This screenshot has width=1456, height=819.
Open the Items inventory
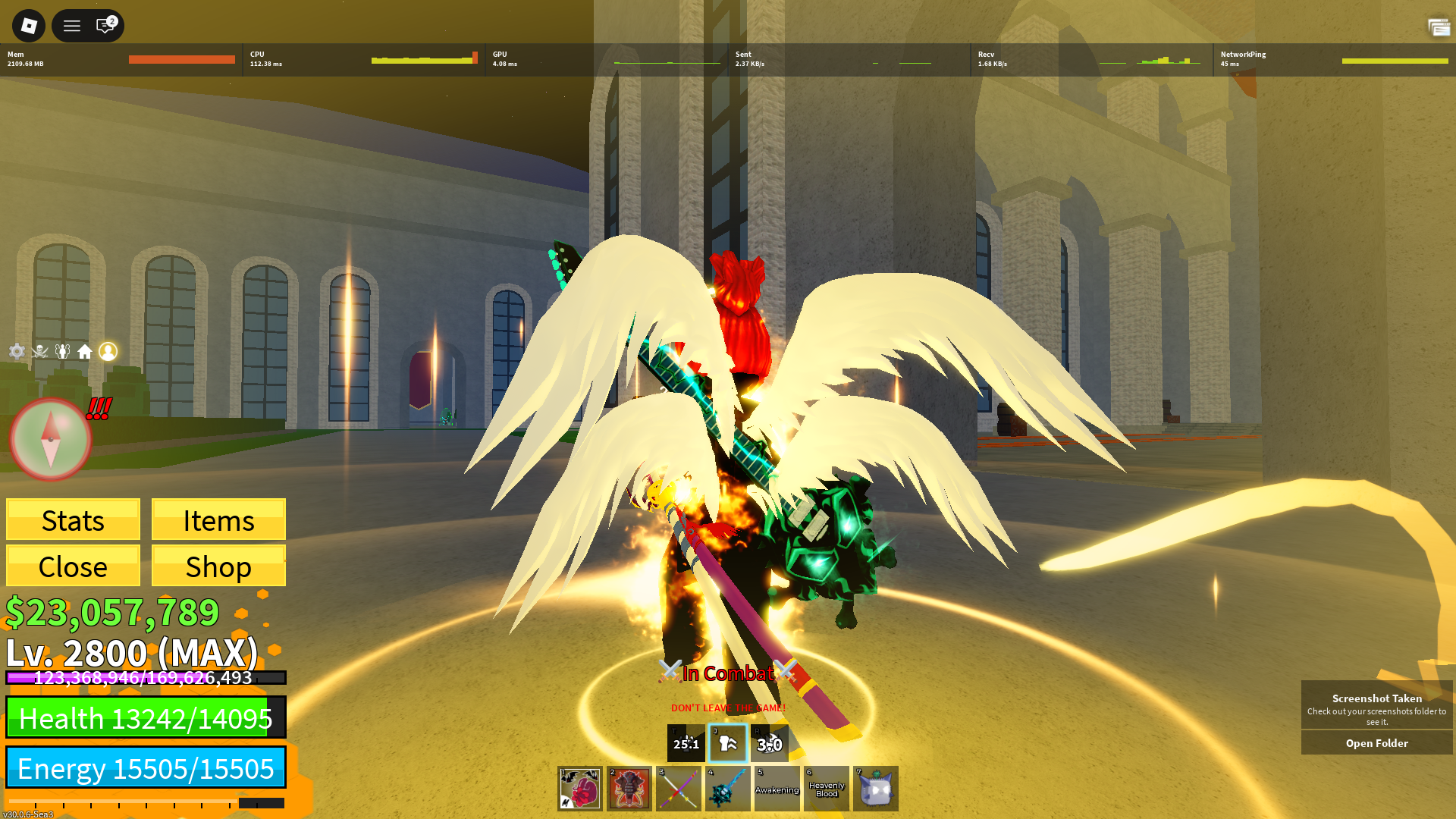coord(218,520)
